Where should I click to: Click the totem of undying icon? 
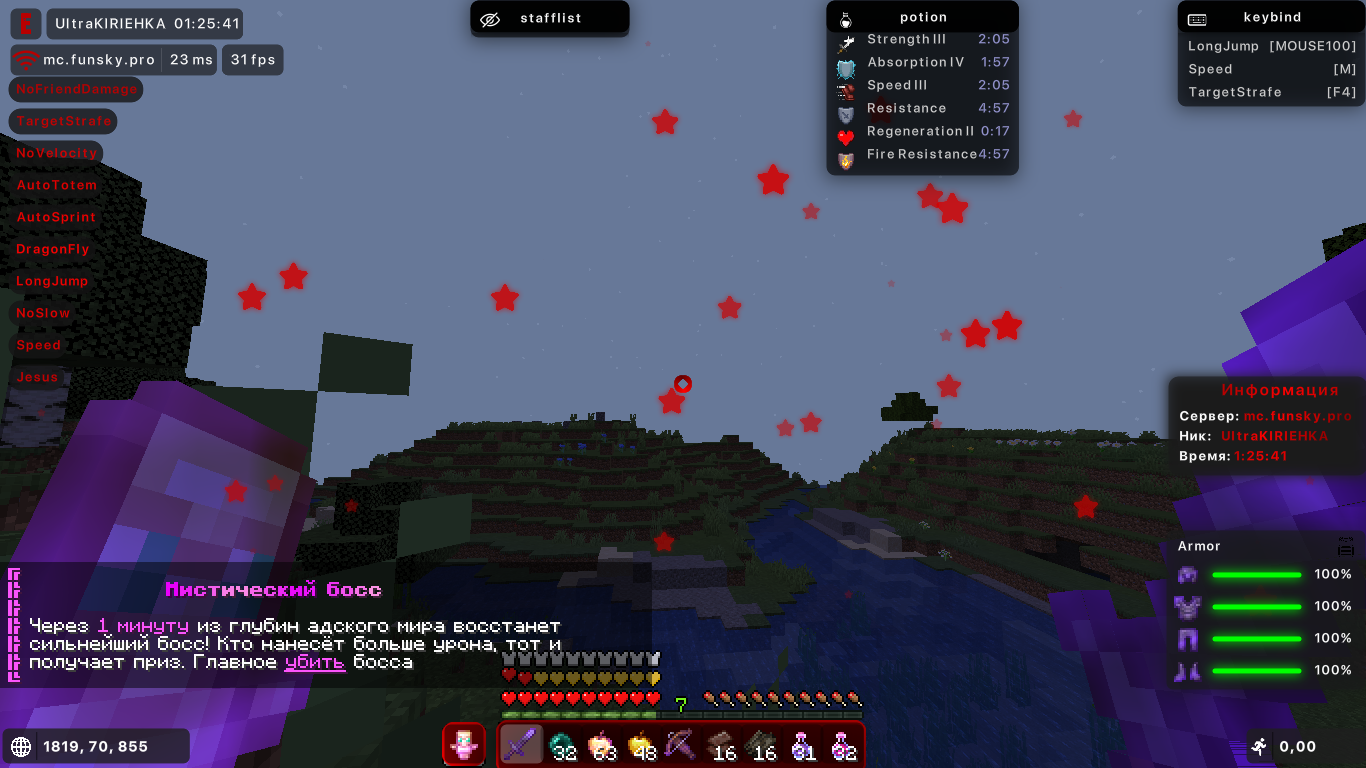(463, 745)
